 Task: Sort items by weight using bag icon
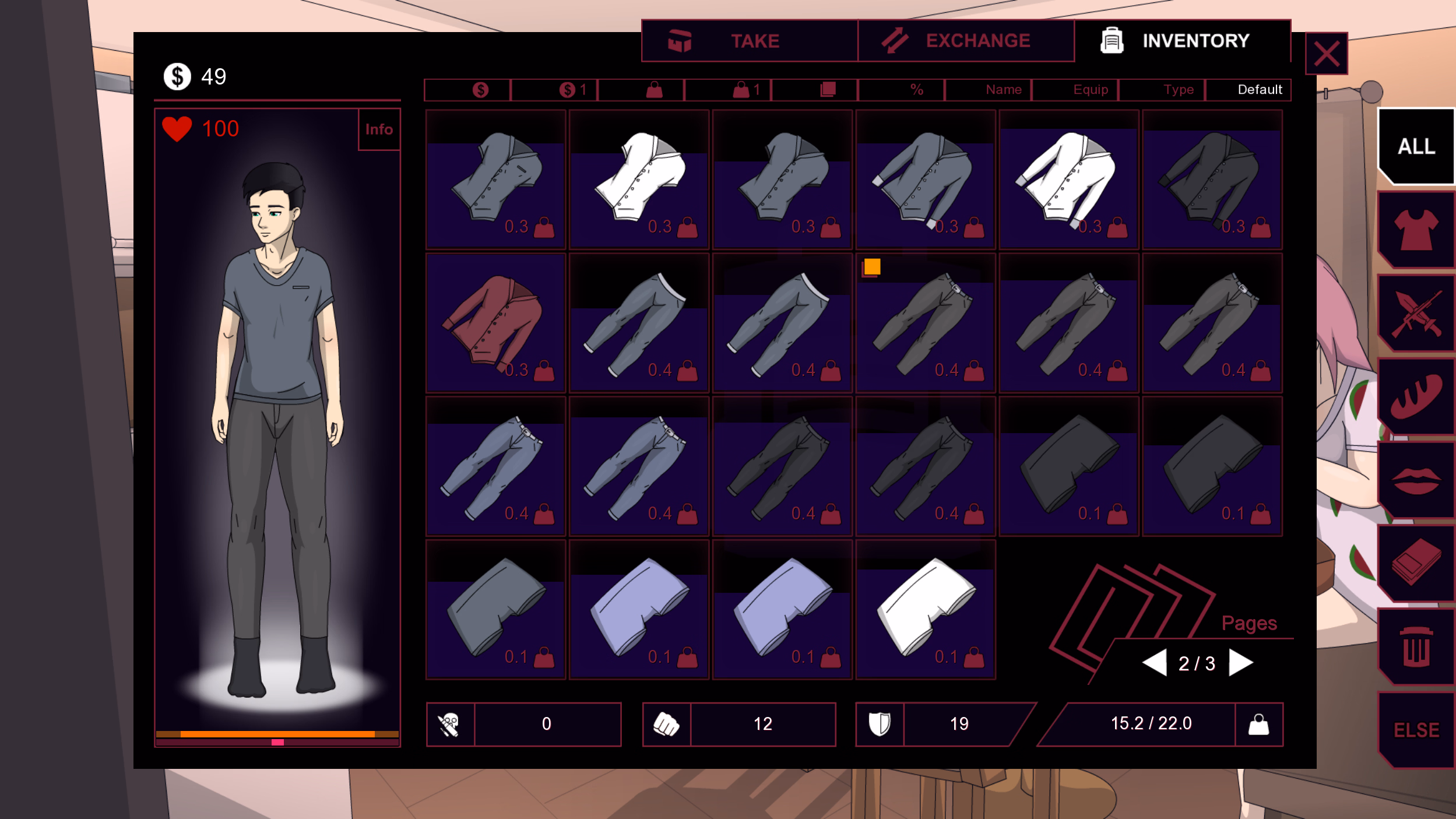point(654,89)
